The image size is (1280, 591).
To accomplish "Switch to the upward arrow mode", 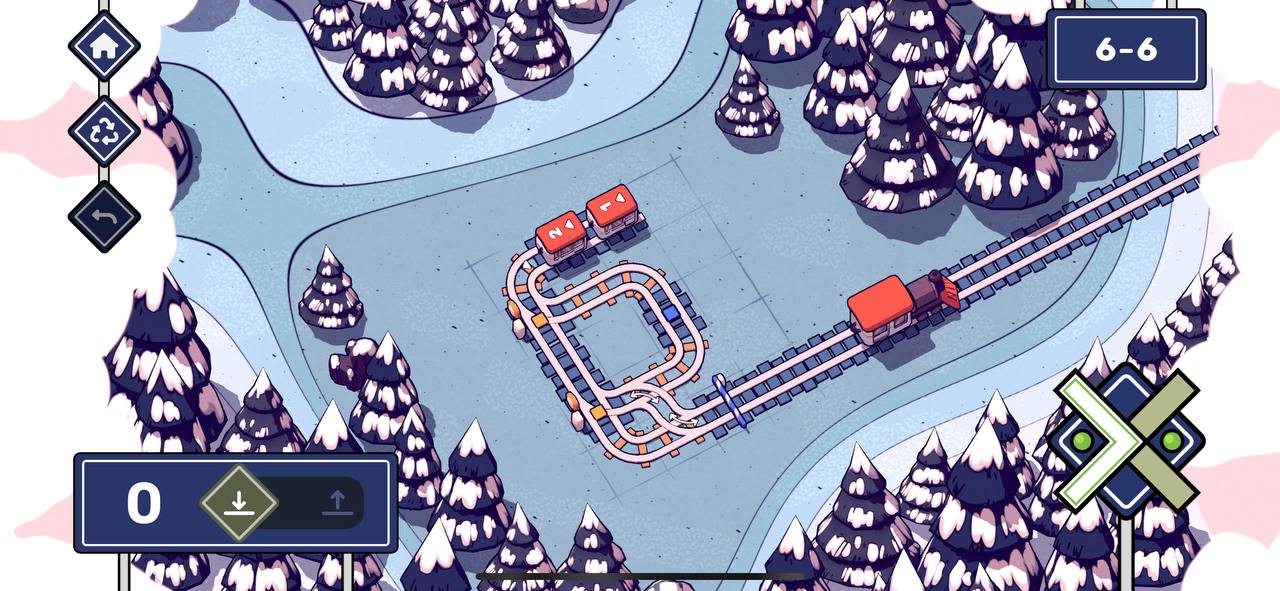I will 337,503.
